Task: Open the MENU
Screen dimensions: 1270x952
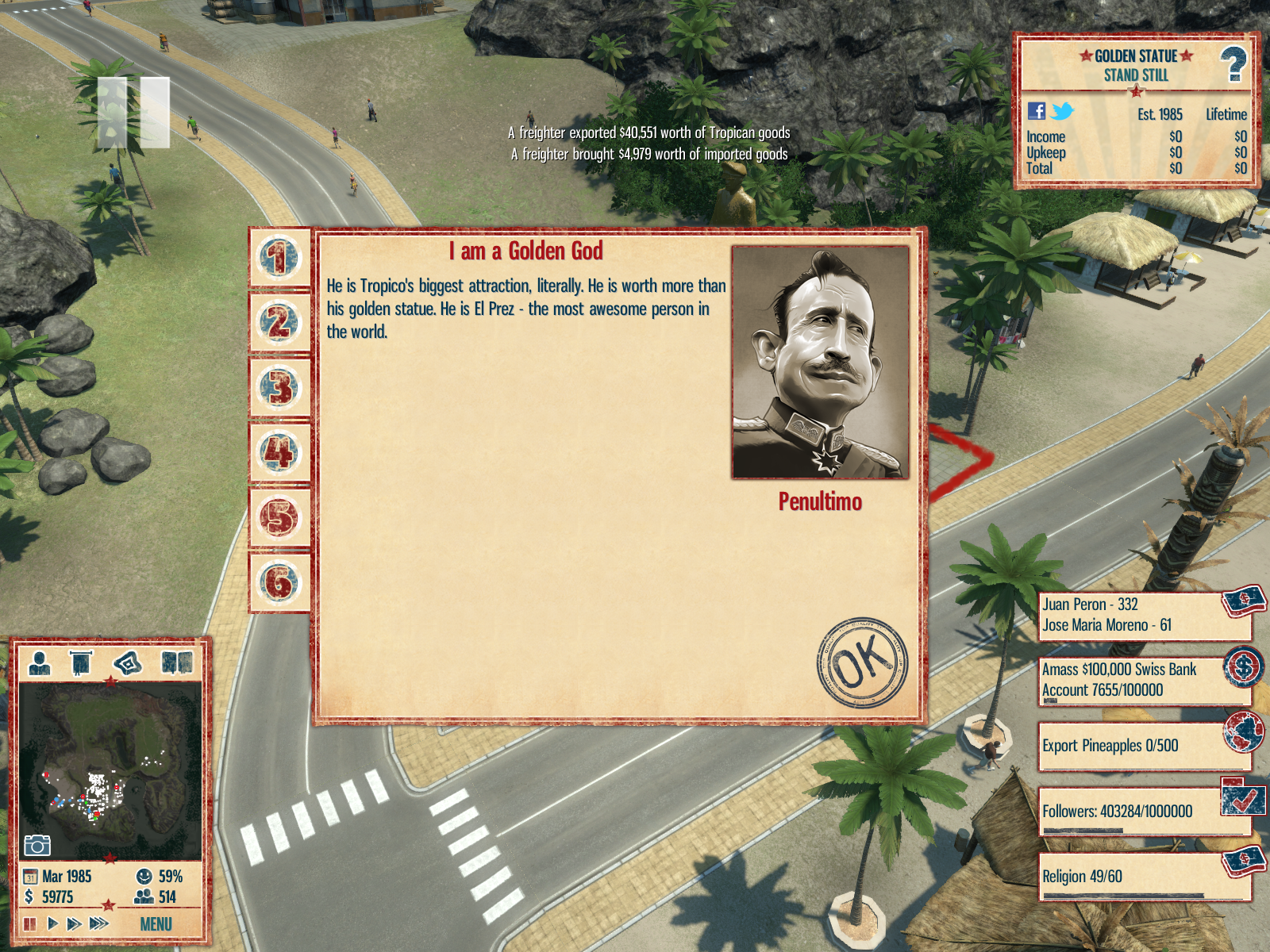Action: point(156,924)
